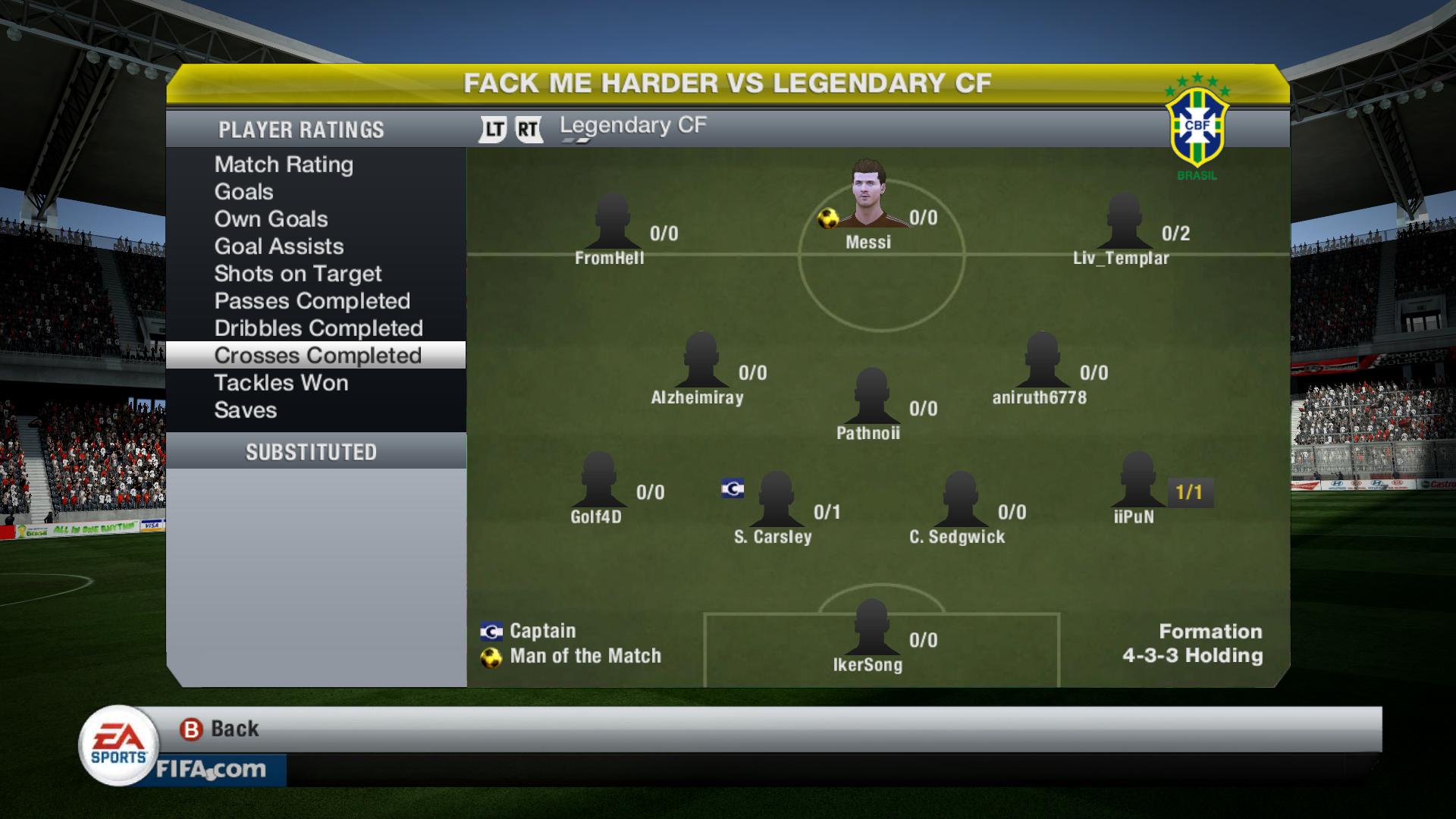View Dribbles Completed stats
The height and width of the screenshot is (819, 1456).
coord(318,328)
